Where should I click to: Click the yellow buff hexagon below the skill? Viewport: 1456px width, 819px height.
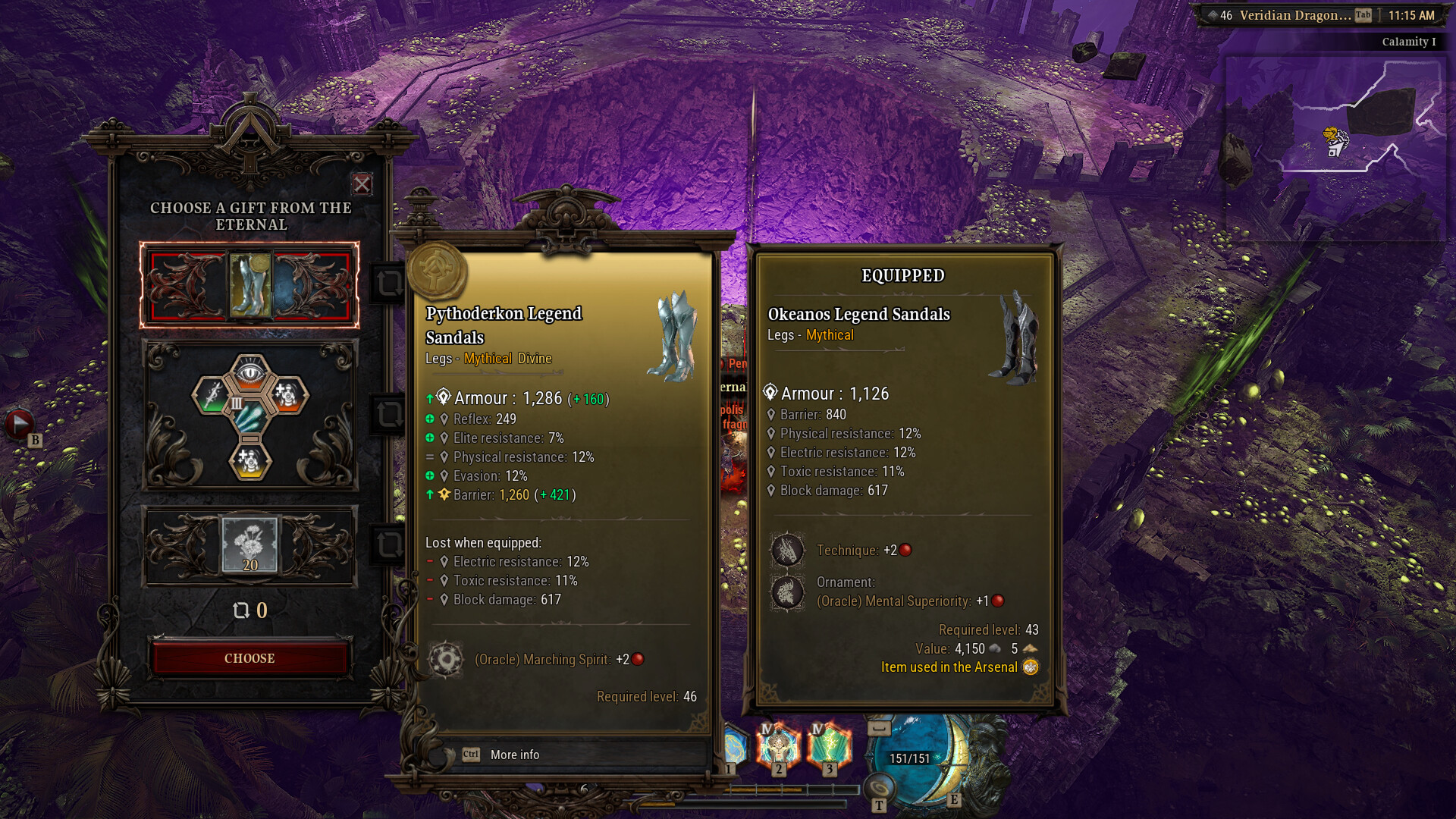pos(250,463)
